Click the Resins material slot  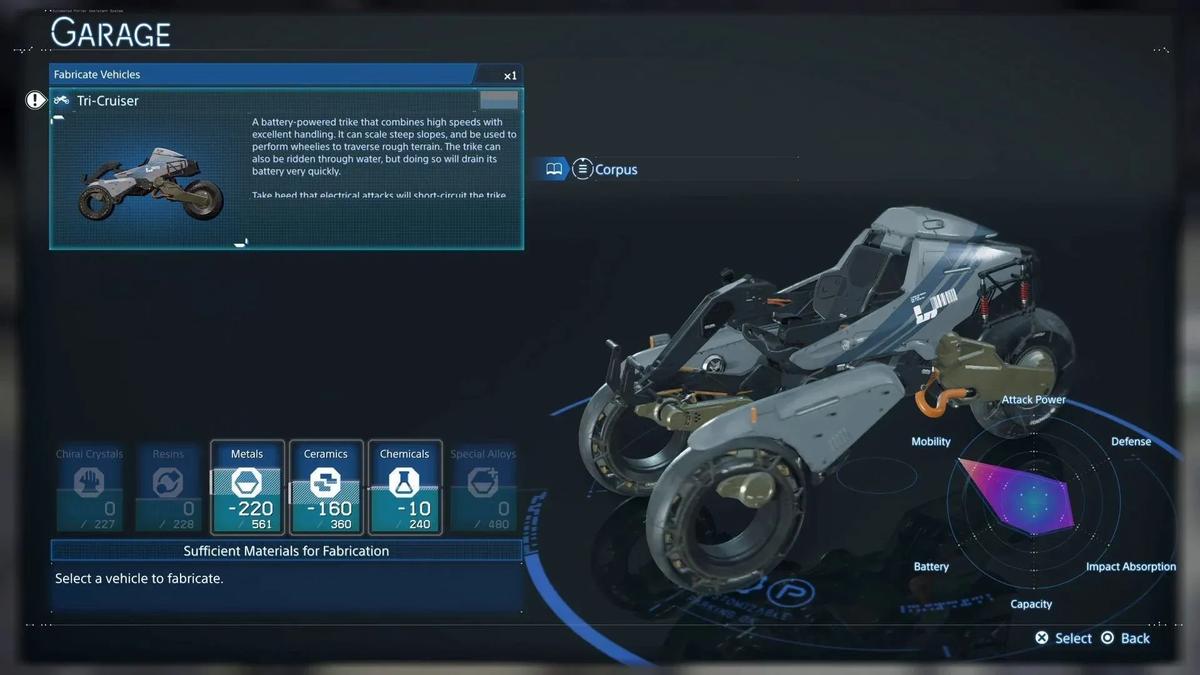168,487
